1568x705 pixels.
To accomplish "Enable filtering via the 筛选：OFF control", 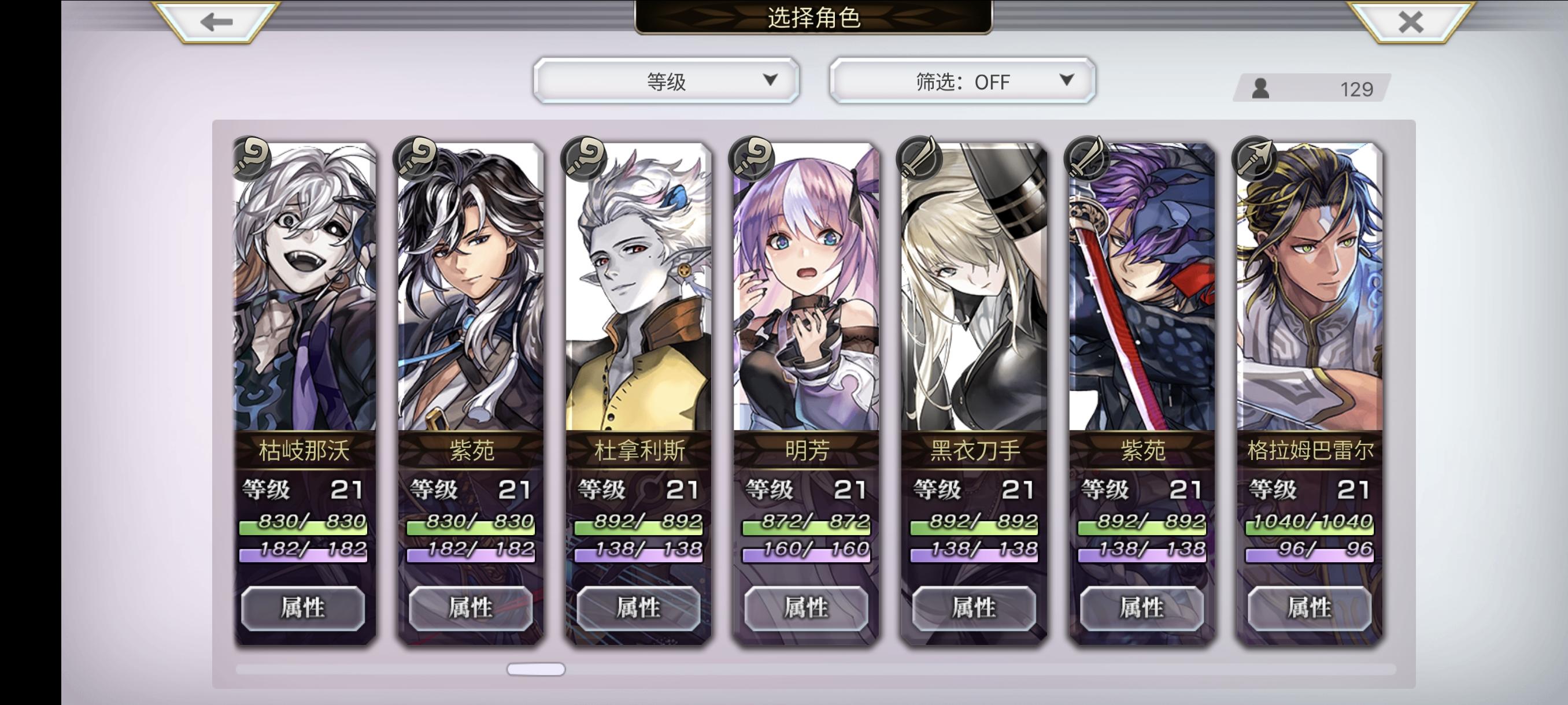I will pos(961,80).
